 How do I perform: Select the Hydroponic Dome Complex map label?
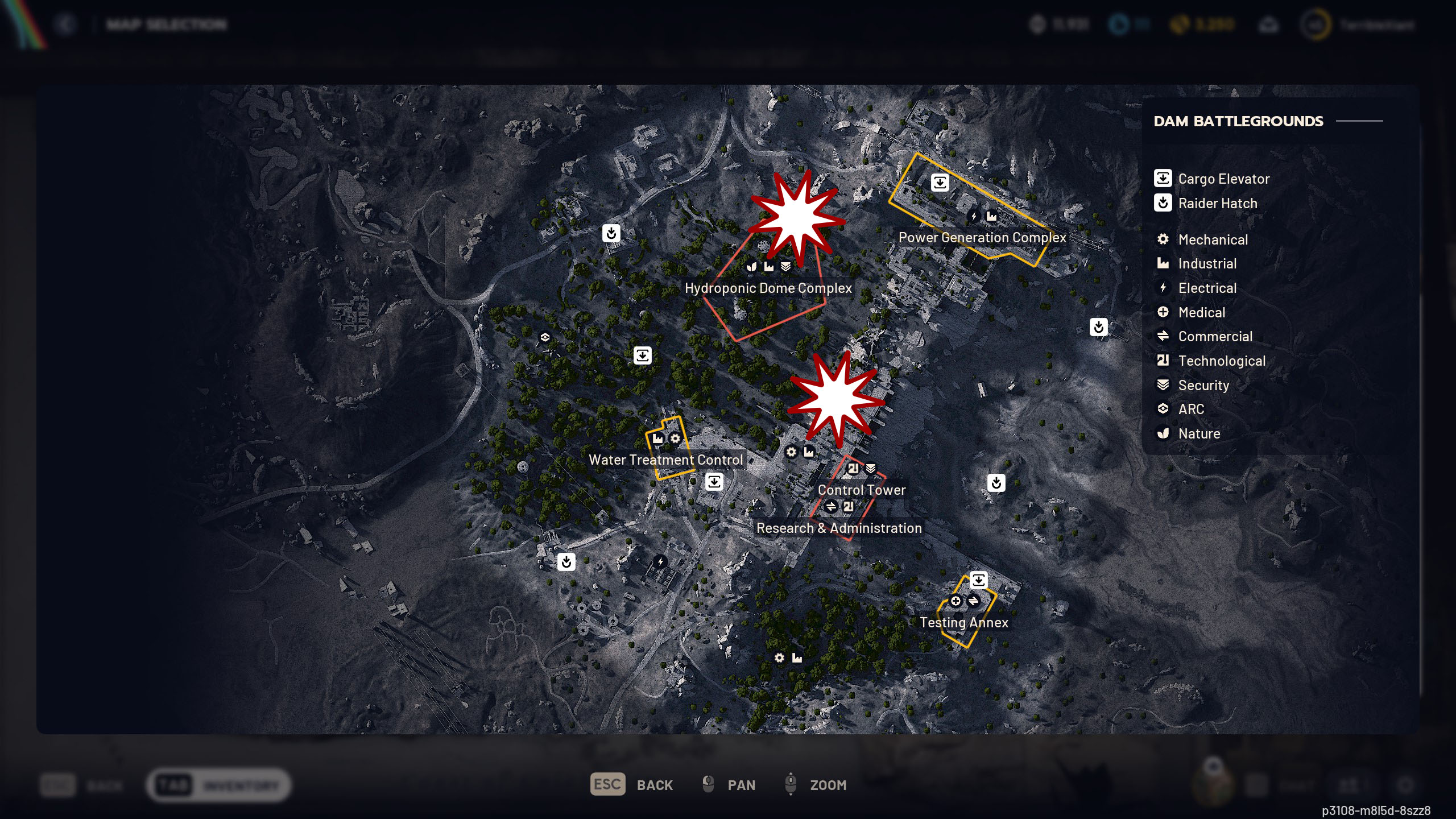click(768, 288)
